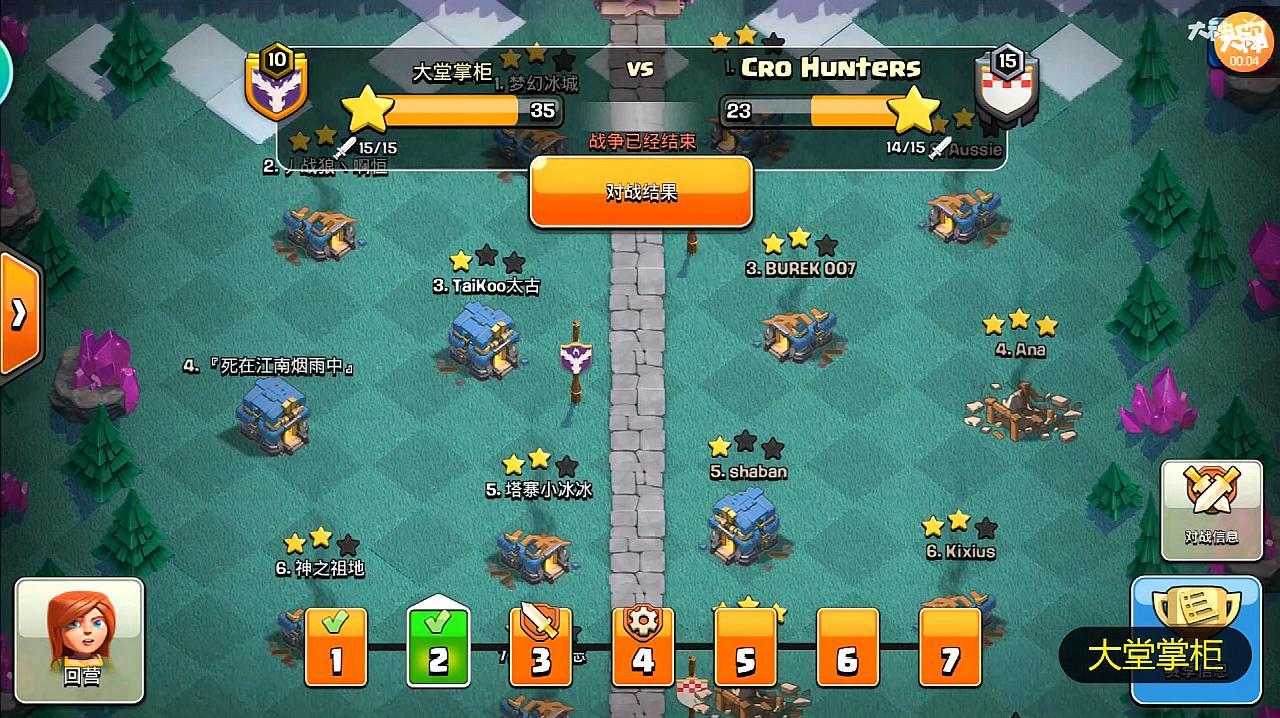Tap the level 10 clan badge
1280x718 pixels.
pyautogui.click(x=275, y=83)
